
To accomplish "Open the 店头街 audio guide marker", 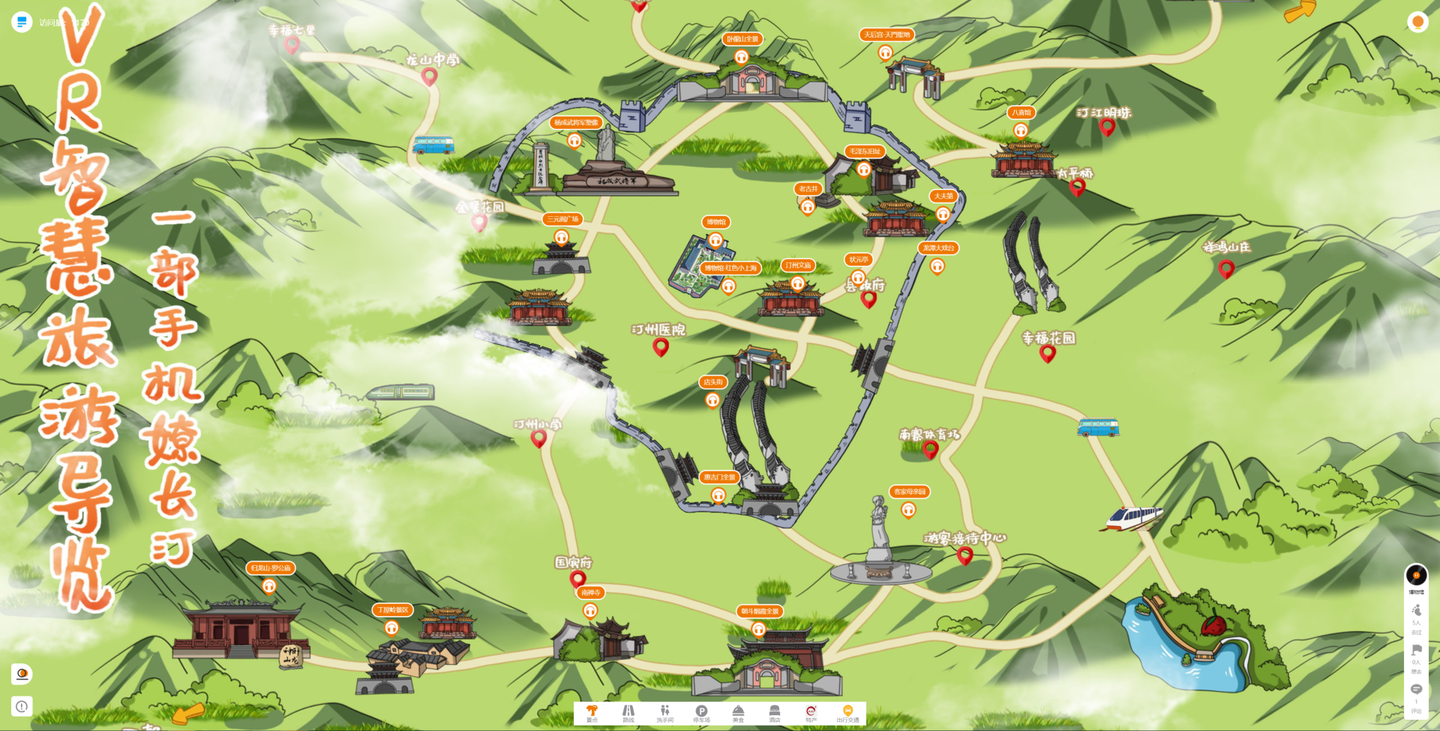I will pyautogui.click(x=712, y=400).
